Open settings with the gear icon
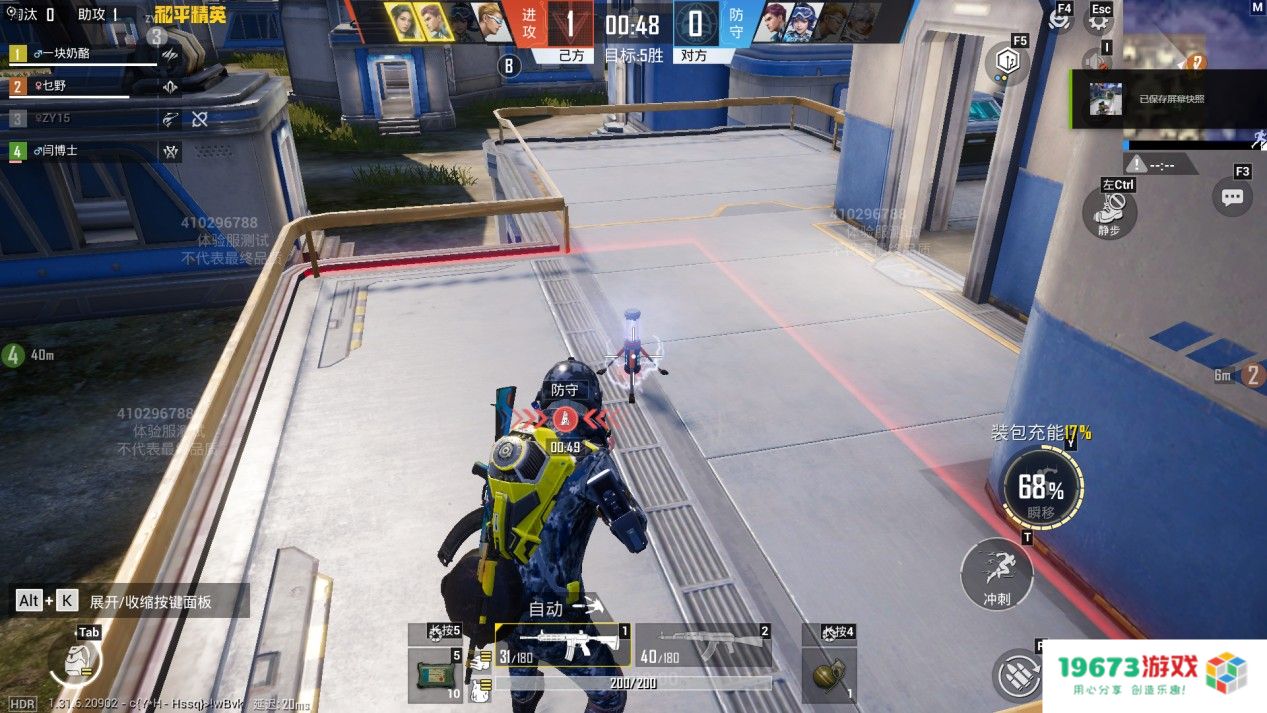The height and width of the screenshot is (713, 1267). coord(1100,22)
